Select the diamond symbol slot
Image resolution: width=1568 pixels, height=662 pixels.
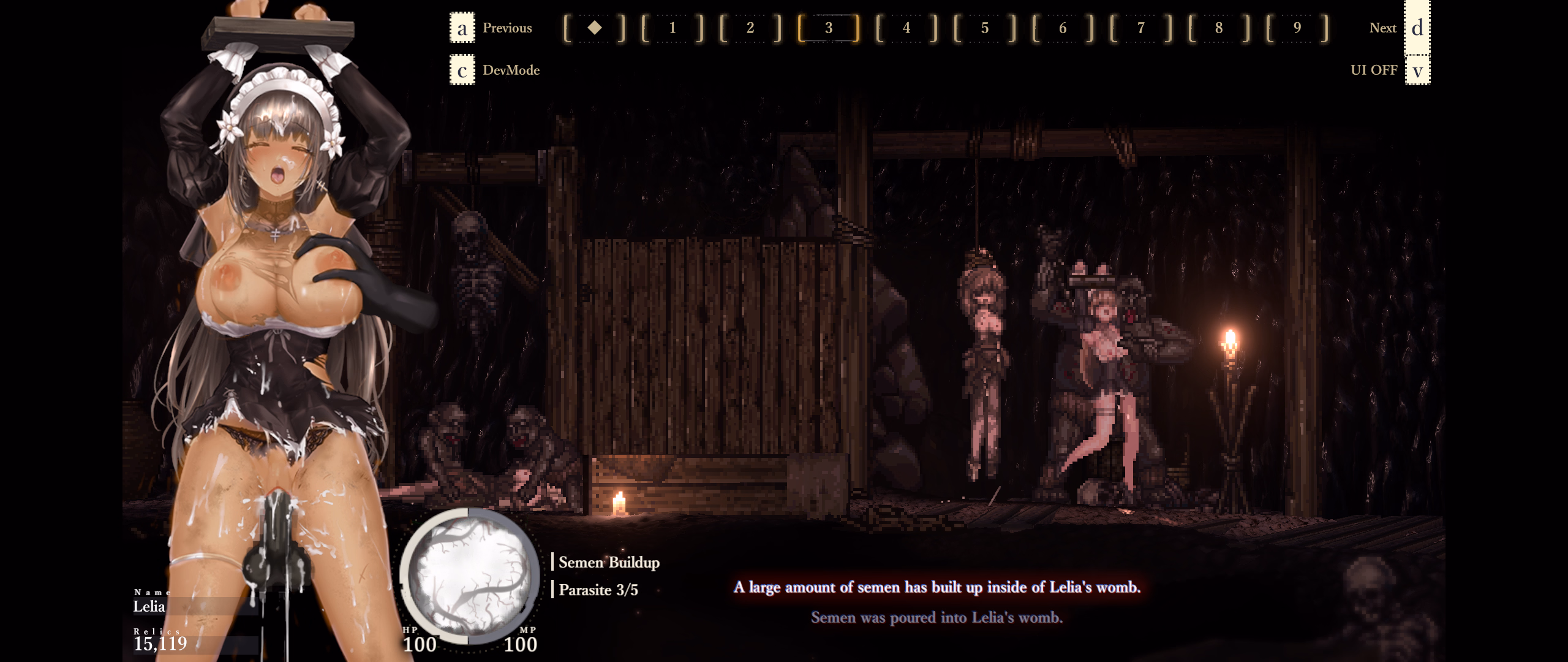pyautogui.click(x=594, y=28)
